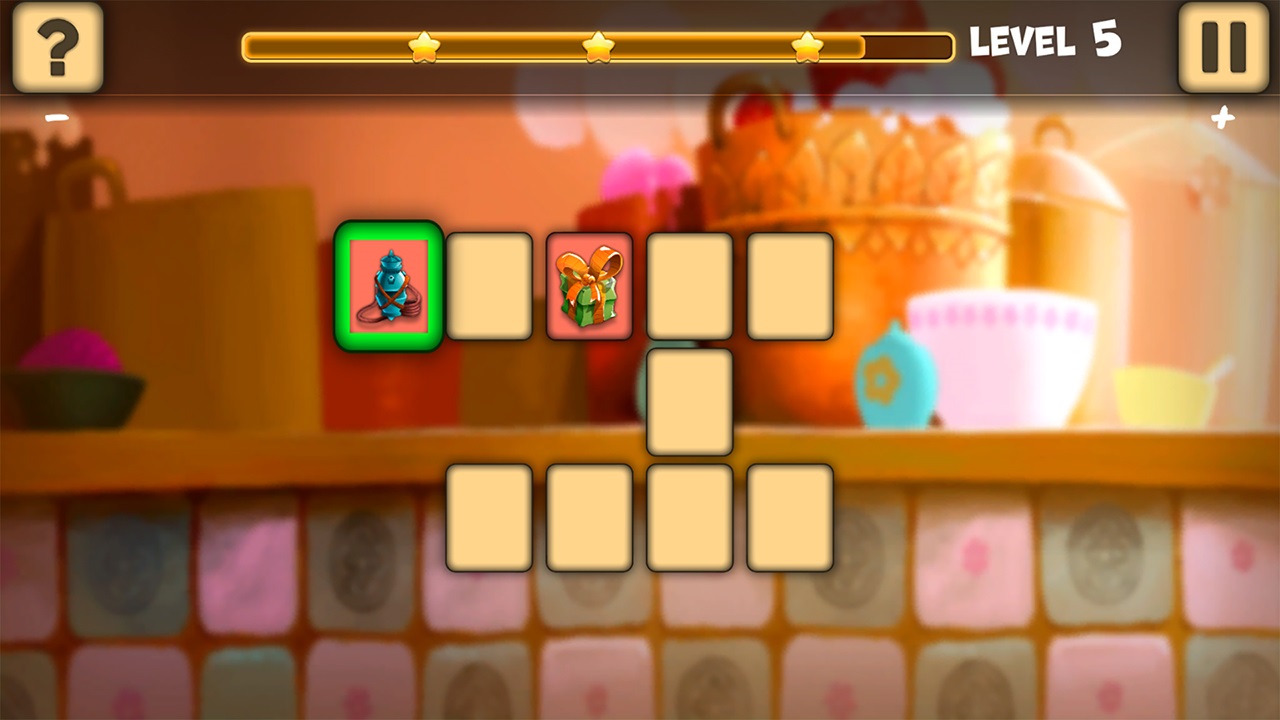Select the blue genie card highlighted in green
Viewport: 1280px width, 720px height.
[x=388, y=287]
